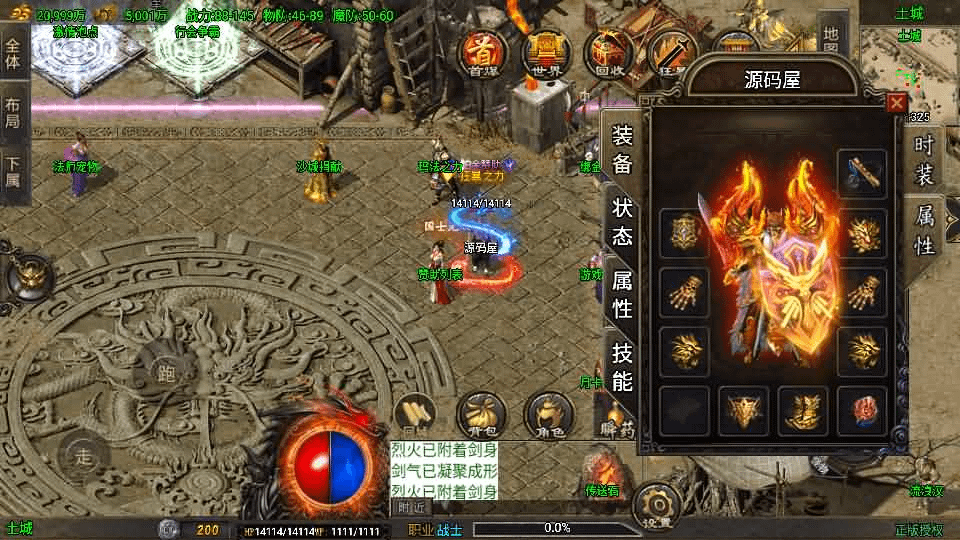Open the 状态 status tab
The height and width of the screenshot is (540, 960).
click(622, 222)
